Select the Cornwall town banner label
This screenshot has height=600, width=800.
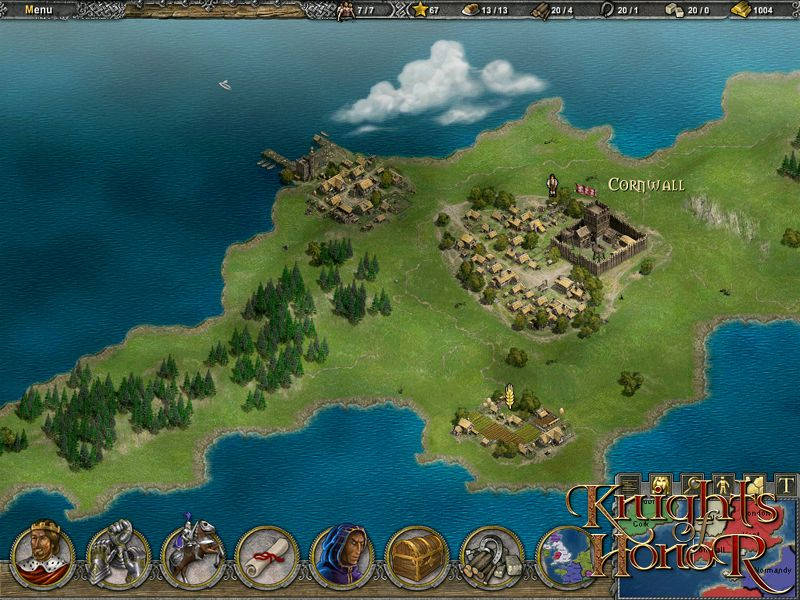pyautogui.click(x=646, y=186)
